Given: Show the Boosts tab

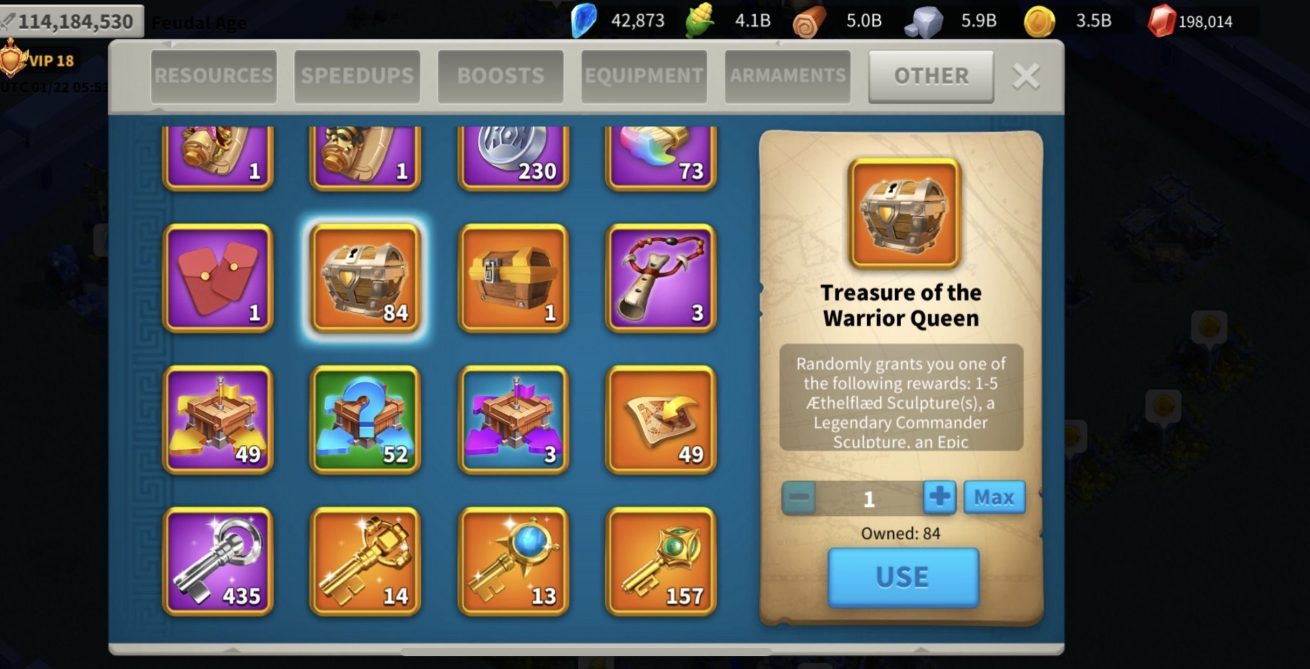Looking at the screenshot, I should tap(500, 76).
